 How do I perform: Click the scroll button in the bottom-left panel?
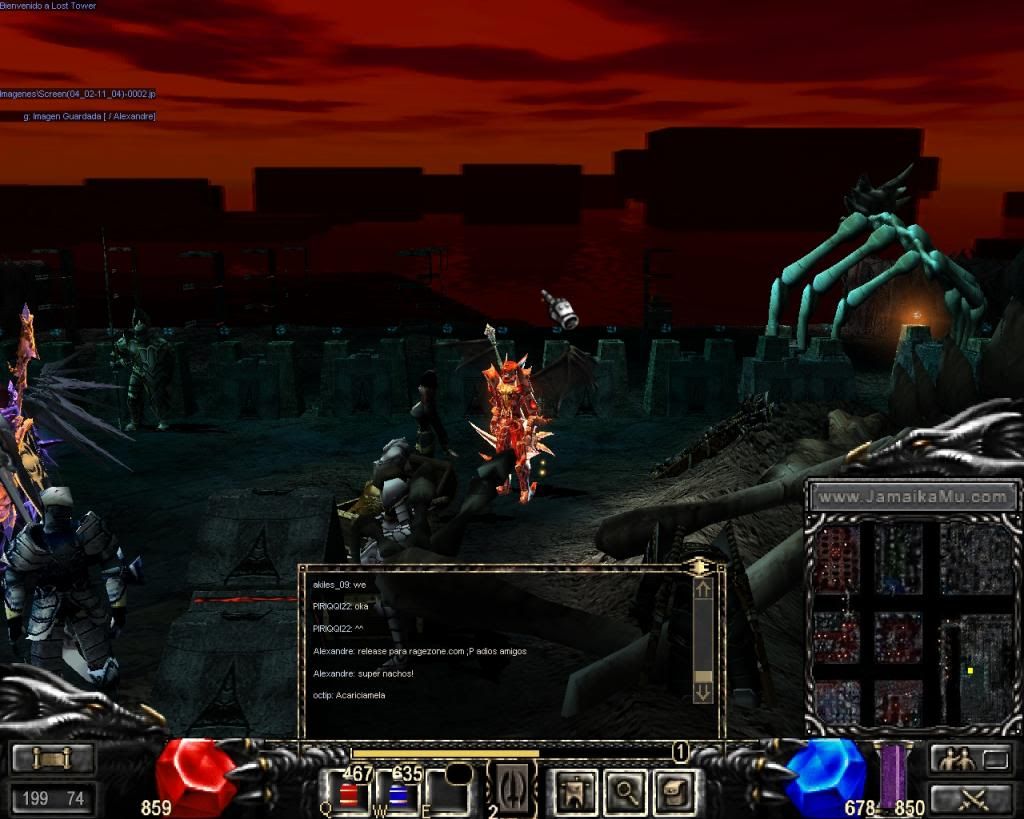click(x=53, y=759)
